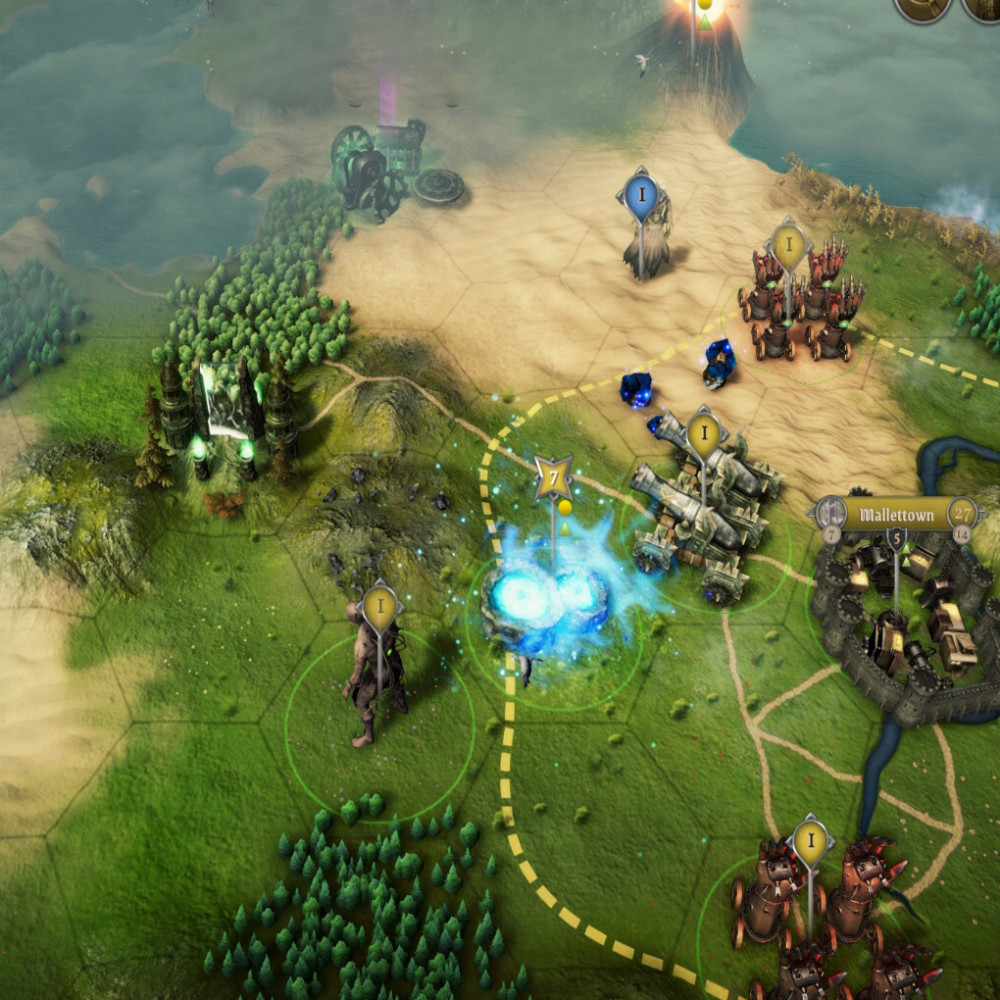Select the army with the star banner numbered 7

tap(553, 478)
